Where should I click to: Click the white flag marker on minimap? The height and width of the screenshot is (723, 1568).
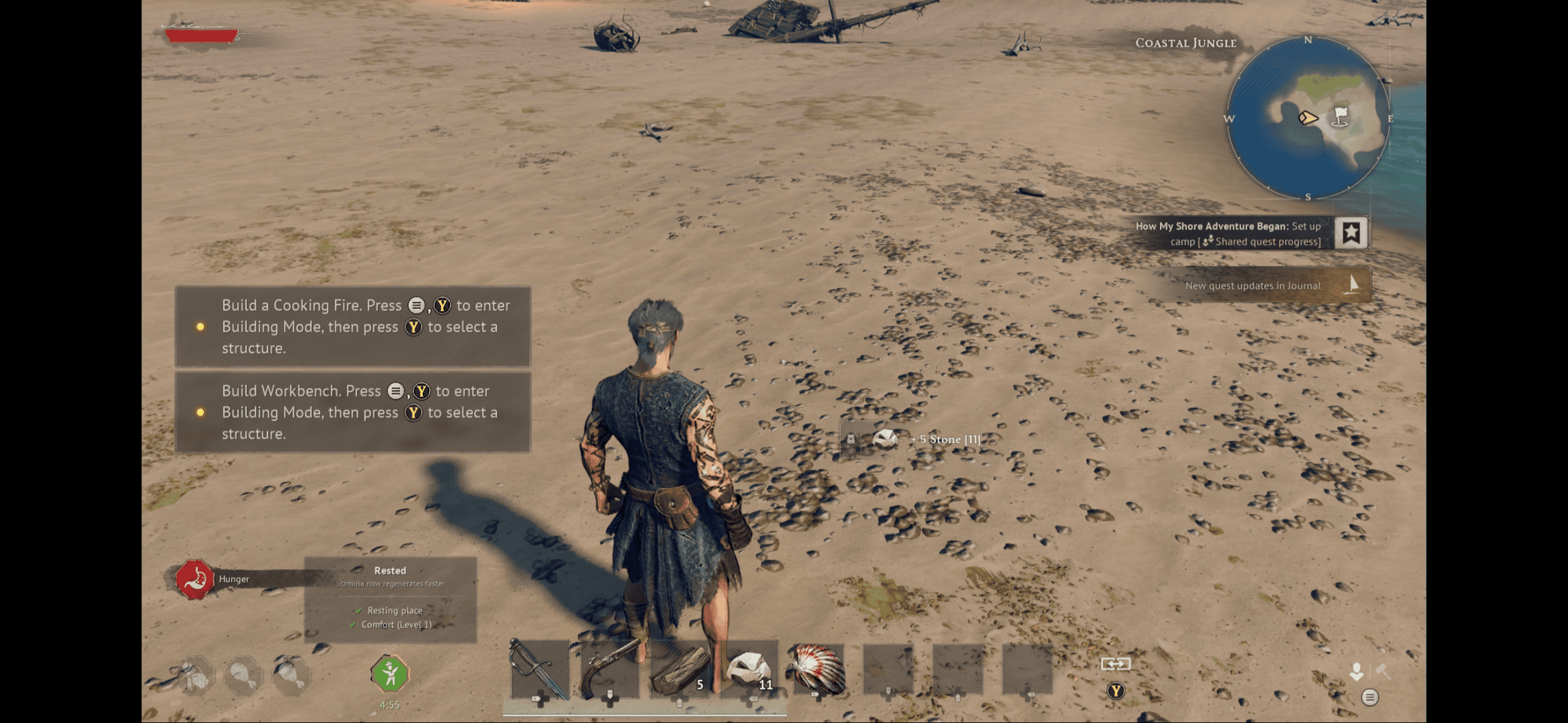(x=1340, y=116)
